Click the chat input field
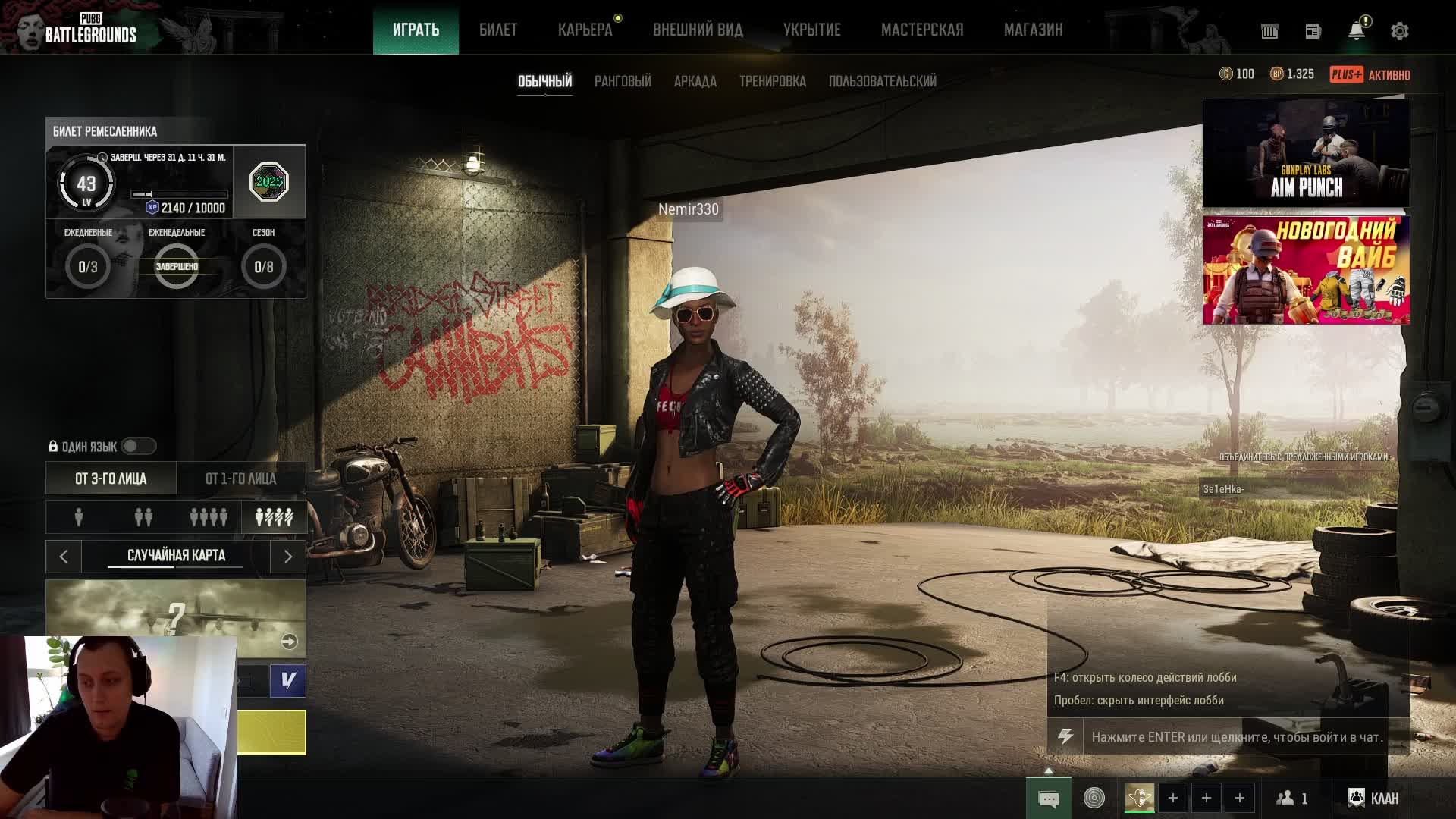 1236,736
